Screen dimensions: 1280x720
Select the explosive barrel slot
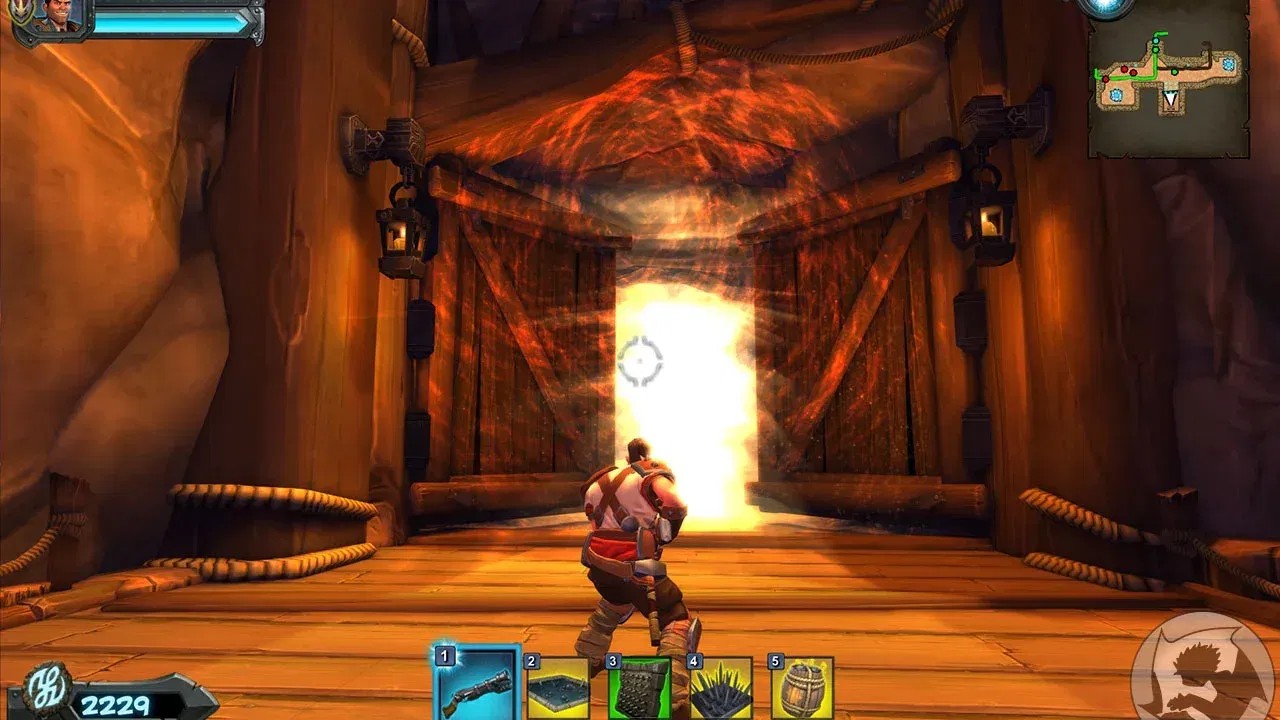pos(801,690)
